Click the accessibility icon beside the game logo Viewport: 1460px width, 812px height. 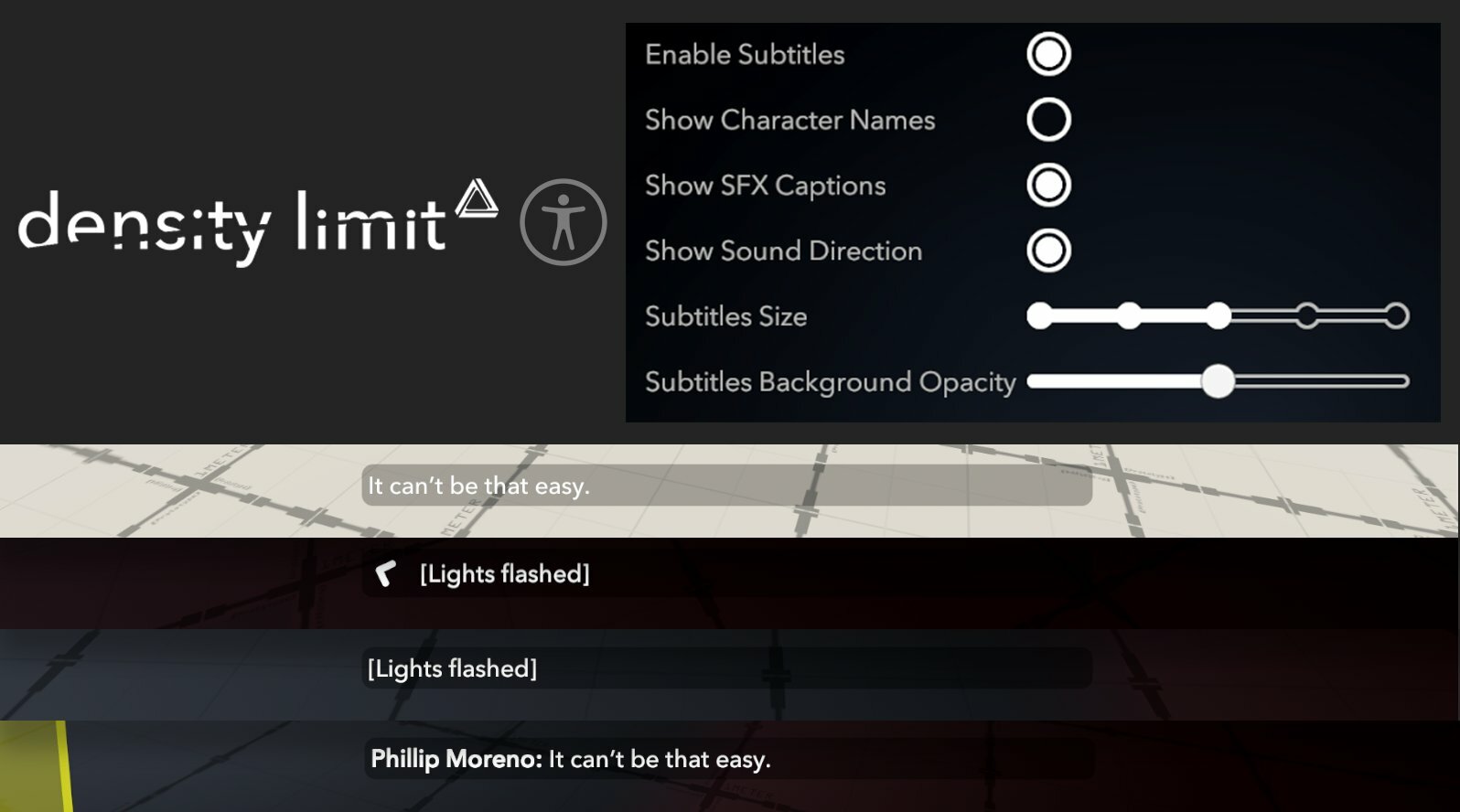(x=564, y=222)
